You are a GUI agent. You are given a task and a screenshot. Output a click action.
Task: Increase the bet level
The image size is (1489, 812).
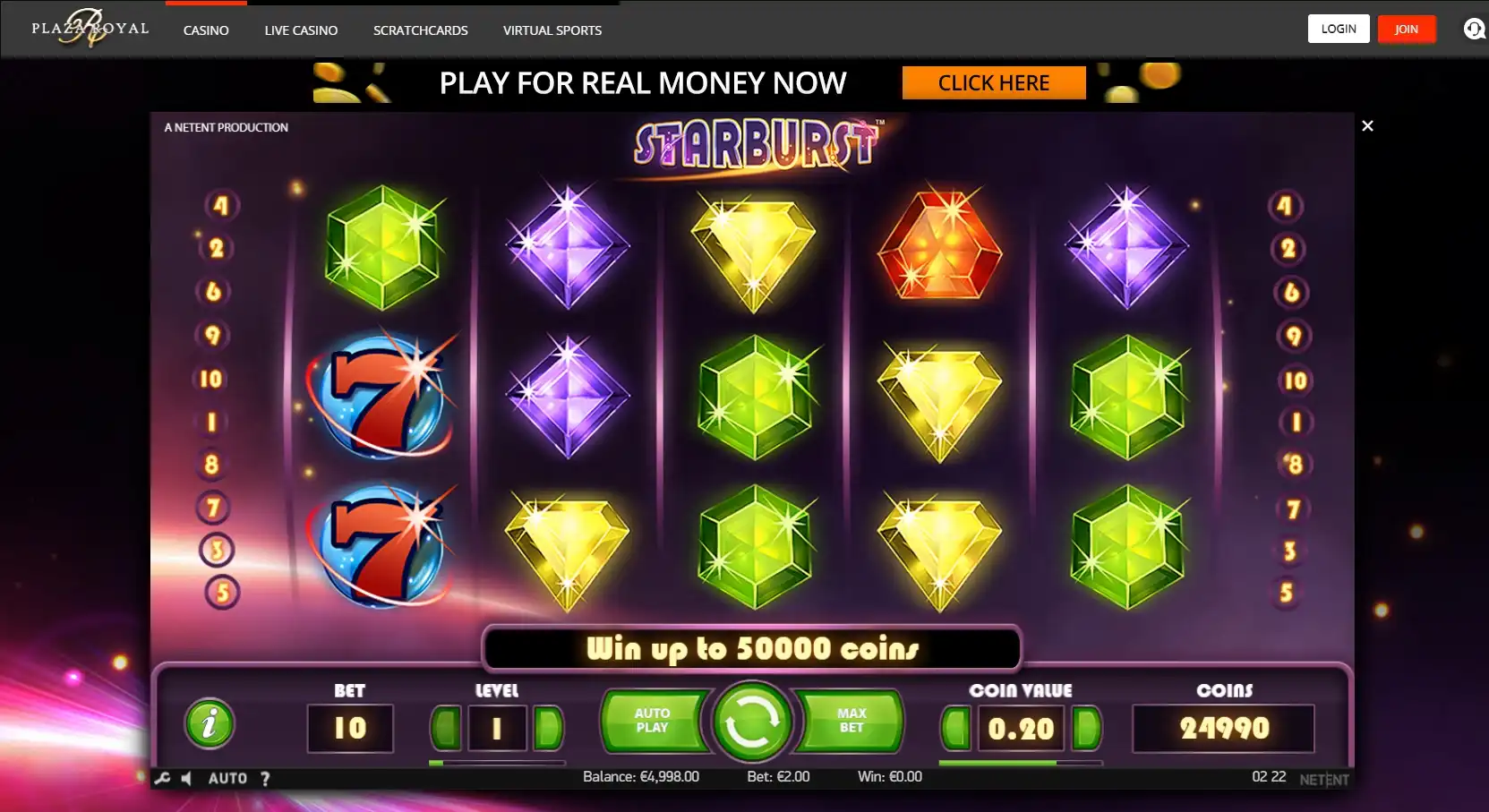click(548, 728)
